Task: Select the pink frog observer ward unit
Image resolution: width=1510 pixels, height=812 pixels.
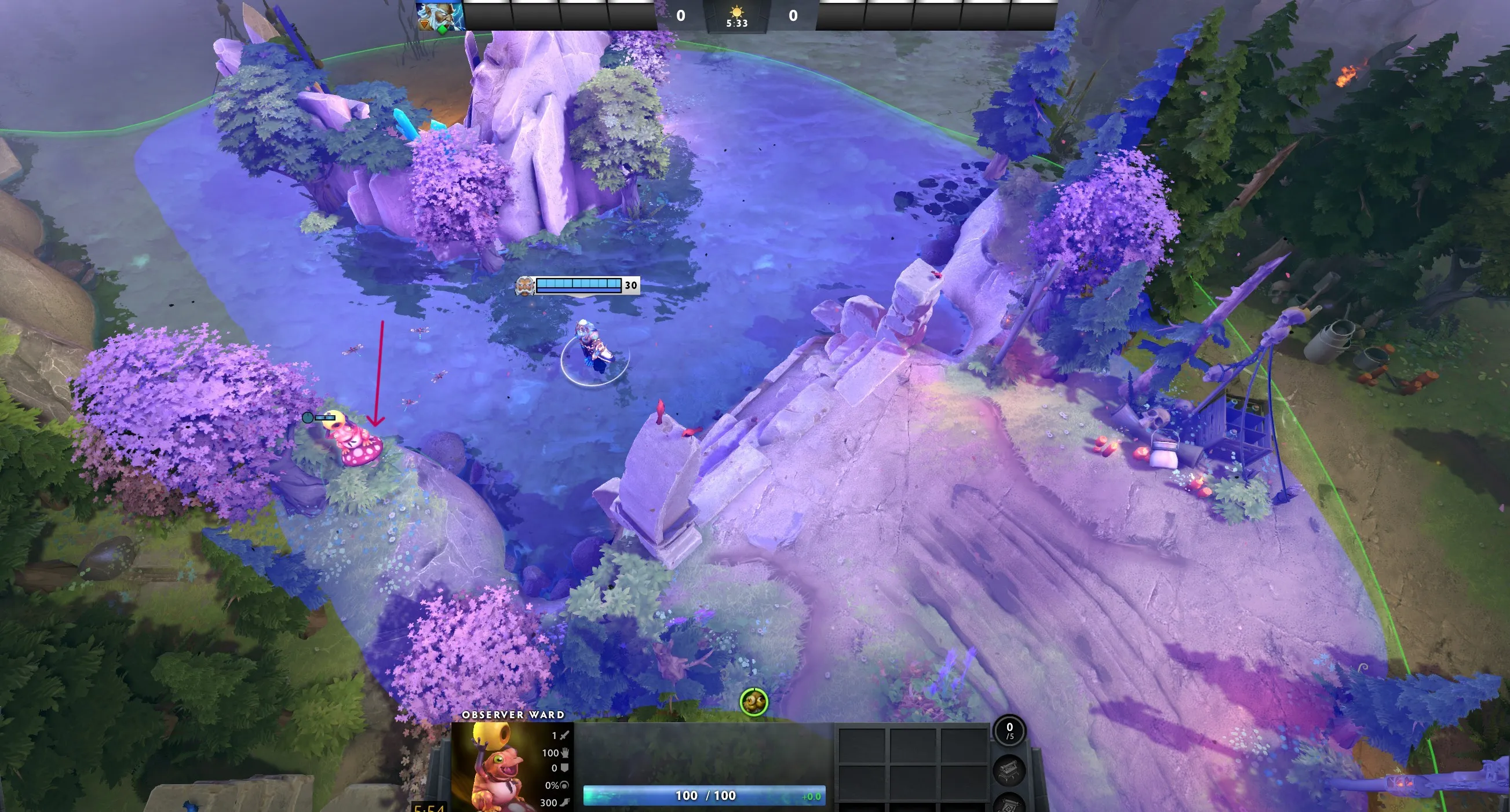Action: (355, 441)
